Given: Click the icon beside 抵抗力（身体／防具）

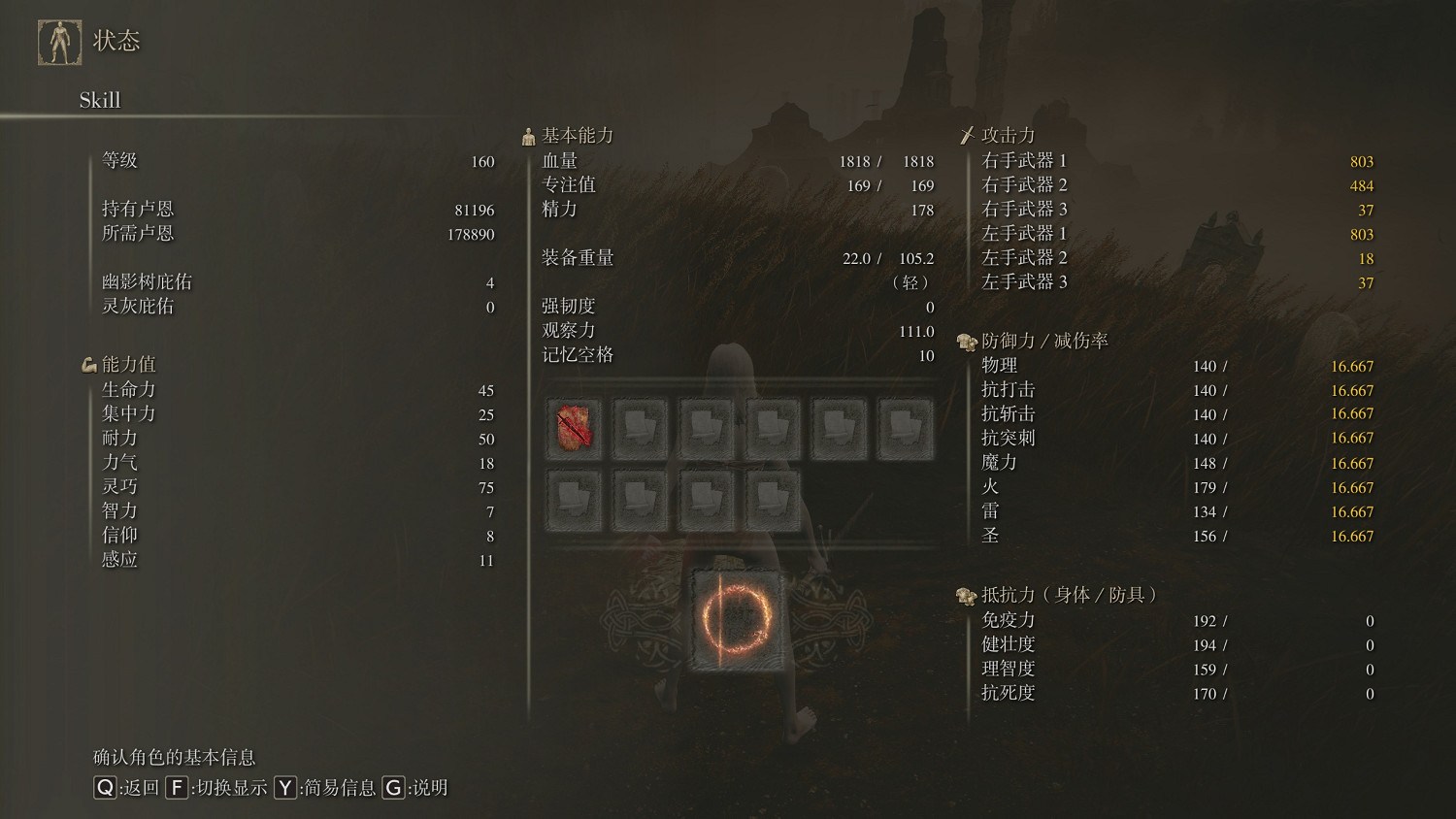Looking at the screenshot, I should click(x=965, y=594).
